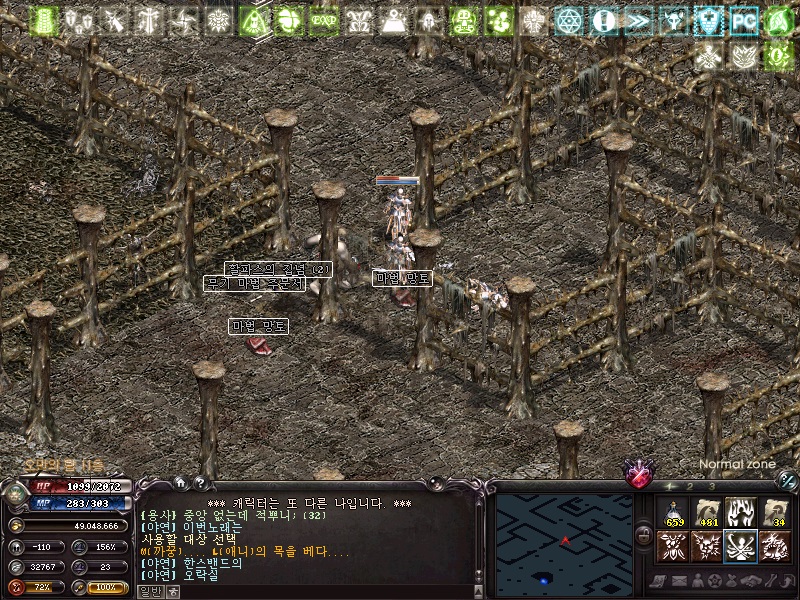This screenshot has height=600, width=800.
Task: Click the EXP bonus buff icon
Action: [x=323, y=20]
